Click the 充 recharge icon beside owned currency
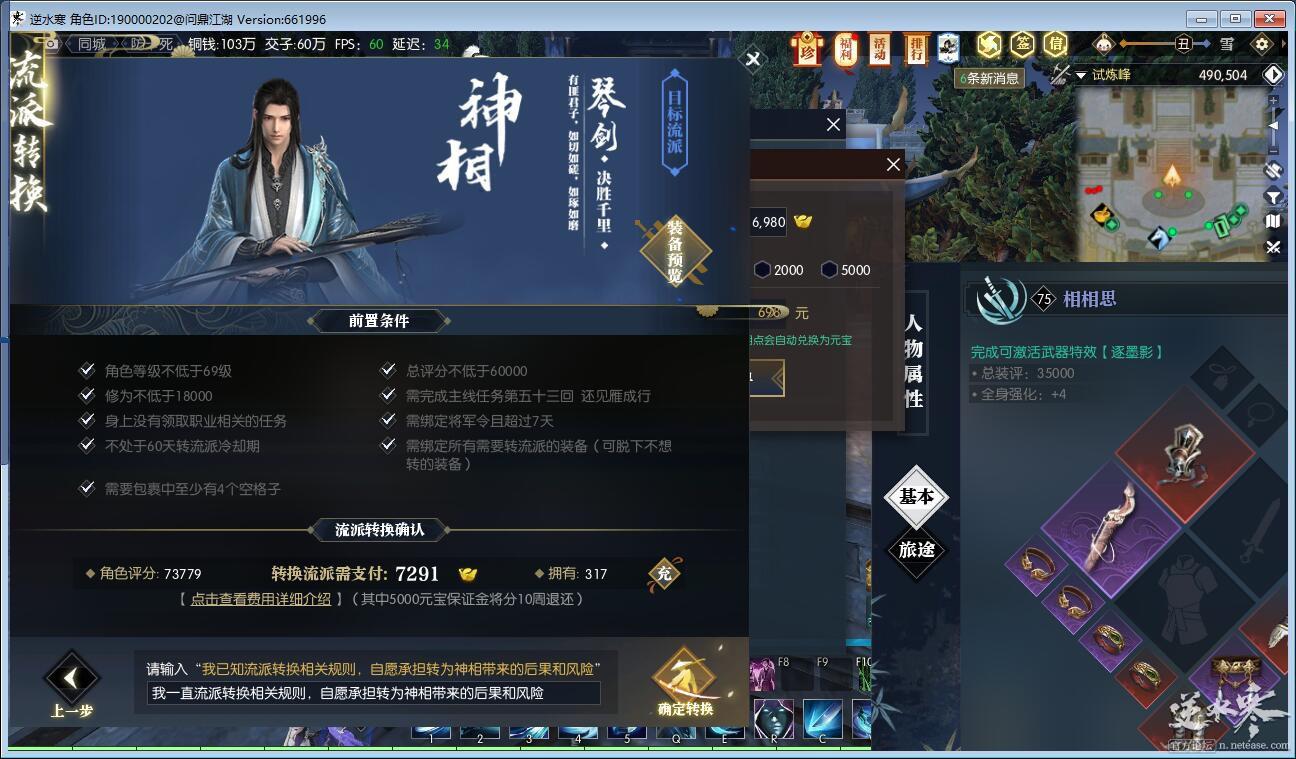The image size is (1296, 759). point(664,574)
